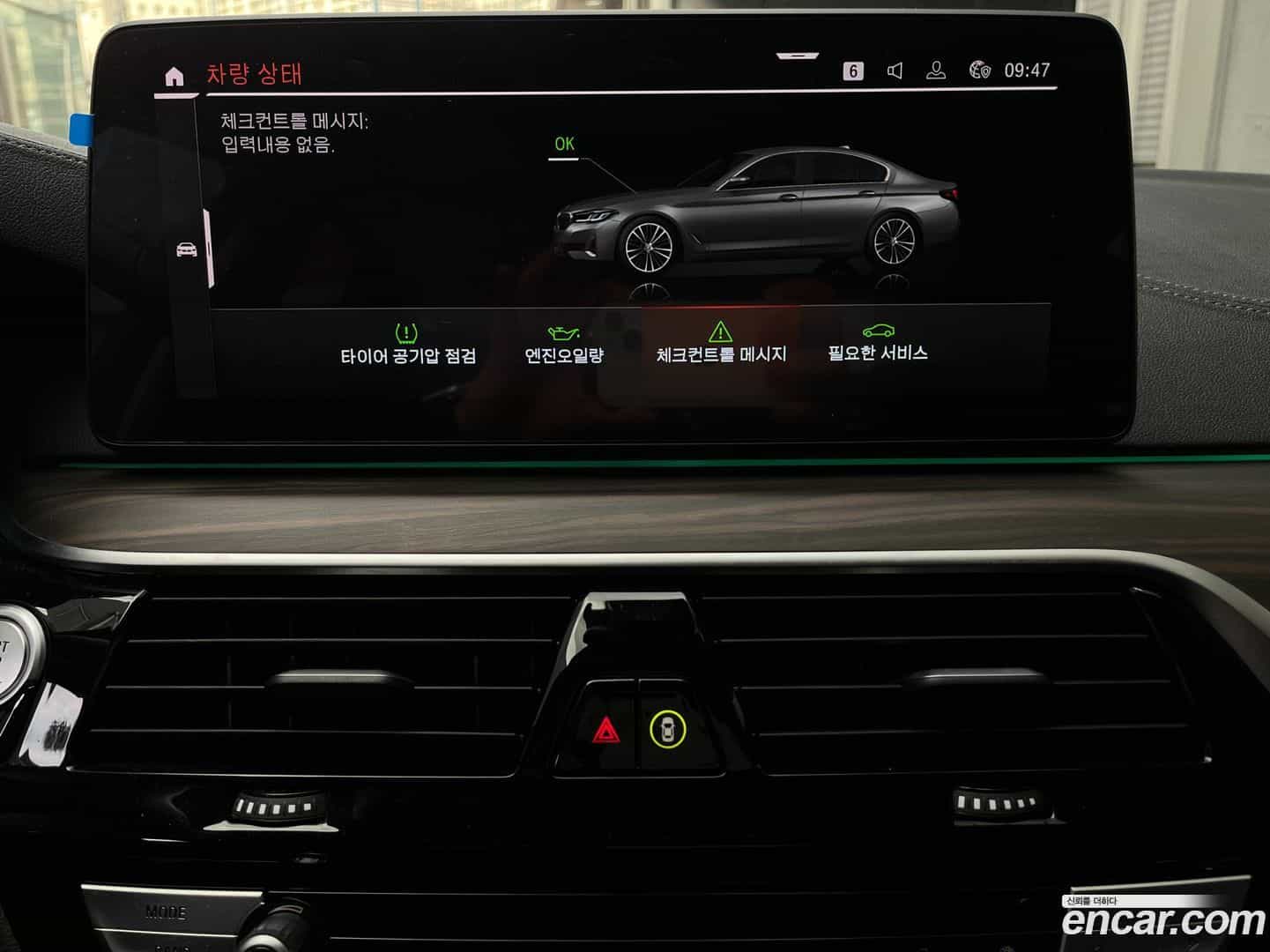
Task: Tap the green OK label above the vehicle
Action: click(564, 144)
